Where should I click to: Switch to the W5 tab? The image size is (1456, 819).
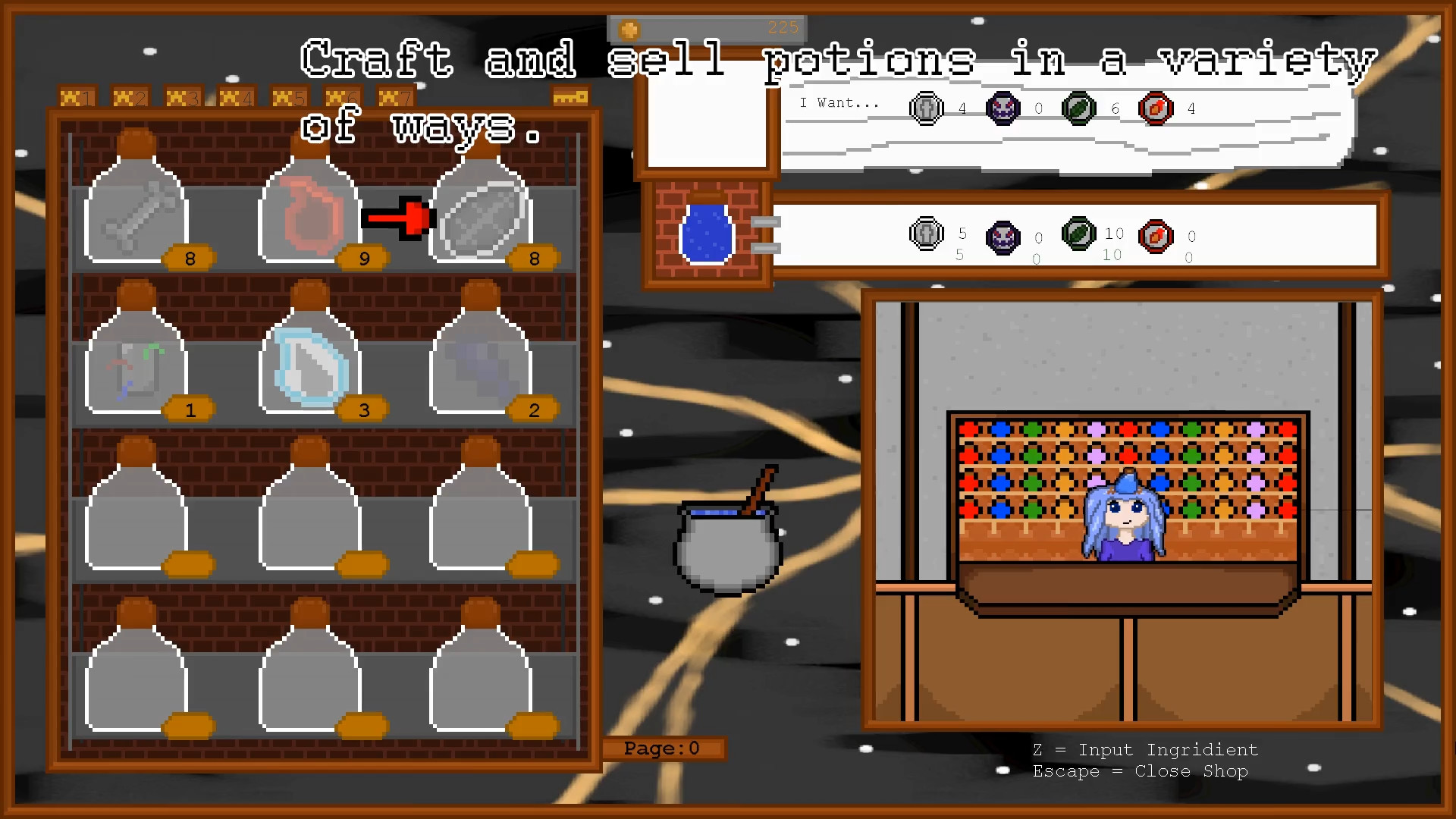[290, 96]
